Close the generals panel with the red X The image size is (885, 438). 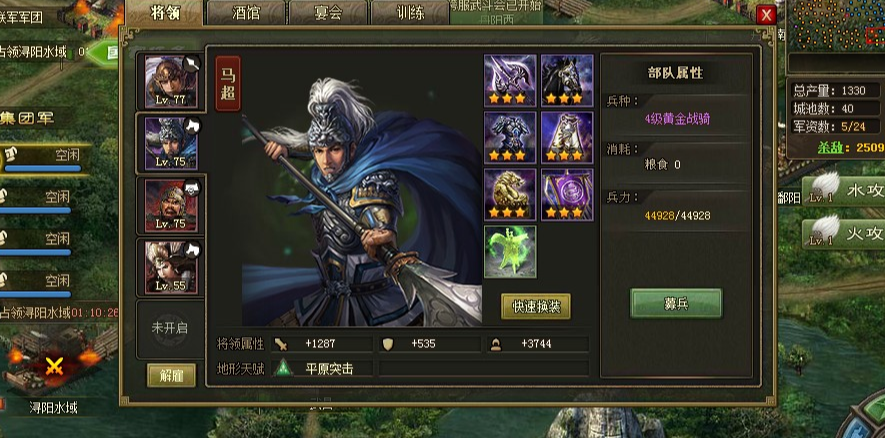[766, 14]
